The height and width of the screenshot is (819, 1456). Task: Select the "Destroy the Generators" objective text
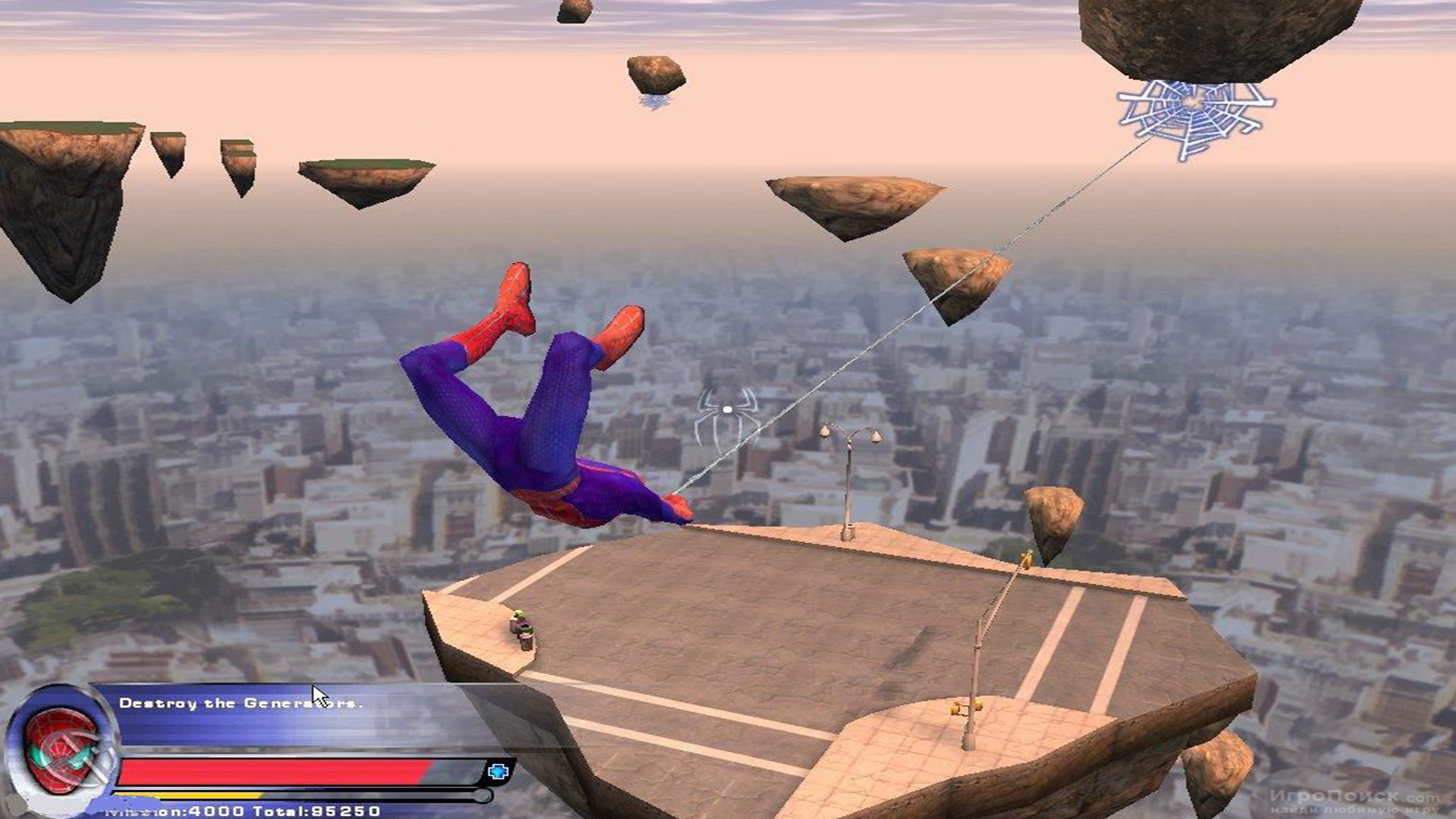pyautogui.click(x=240, y=704)
